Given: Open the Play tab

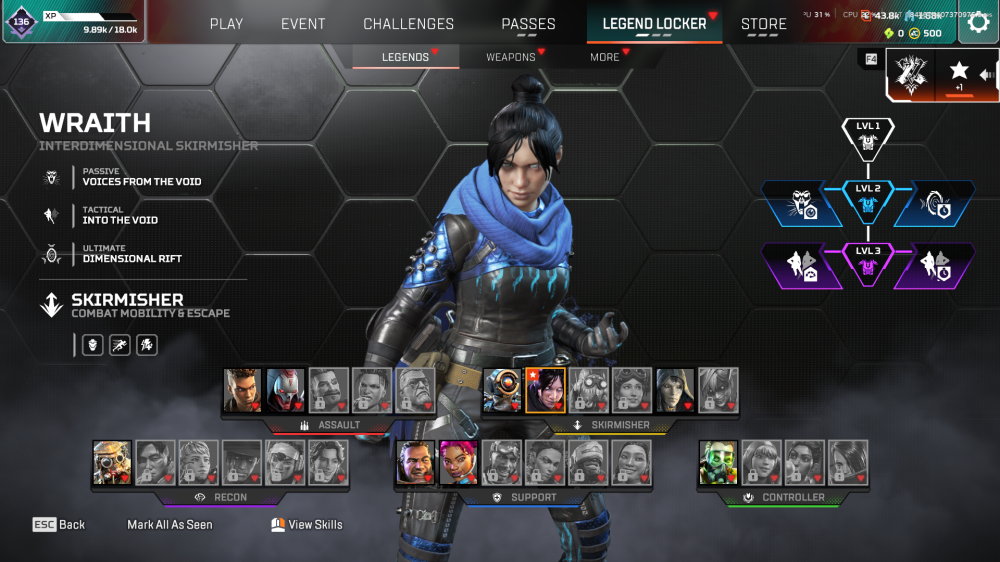Looking at the screenshot, I should coord(226,24).
